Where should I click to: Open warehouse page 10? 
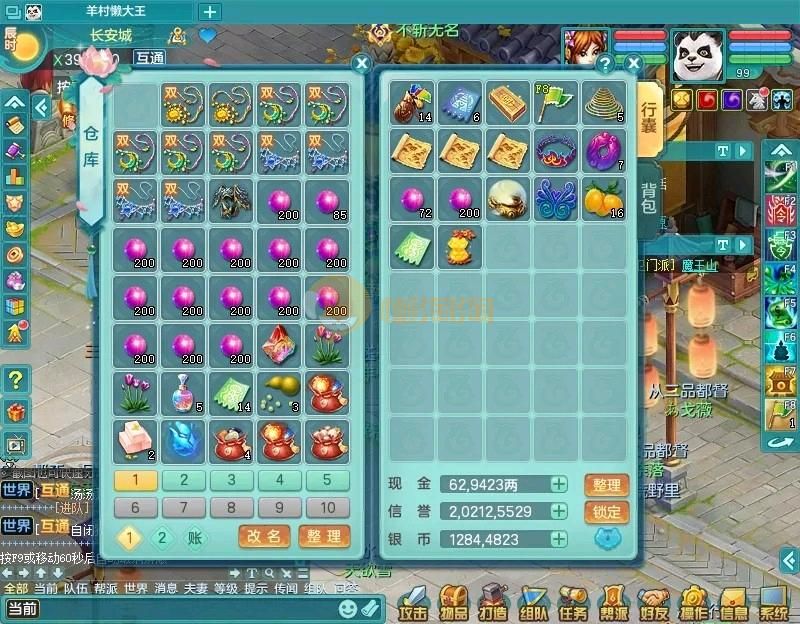point(328,507)
